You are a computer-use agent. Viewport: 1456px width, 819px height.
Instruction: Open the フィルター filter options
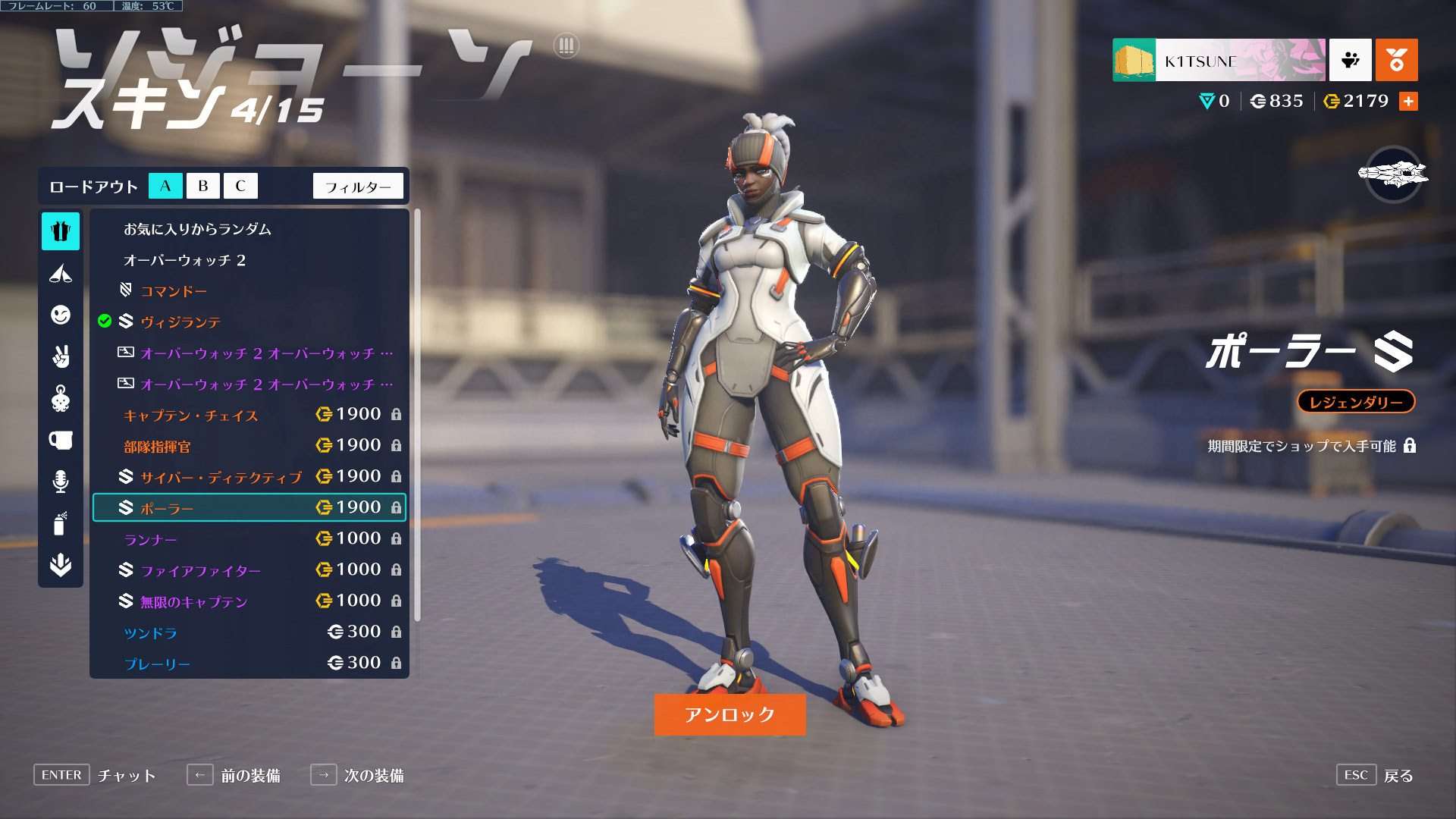coord(358,187)
